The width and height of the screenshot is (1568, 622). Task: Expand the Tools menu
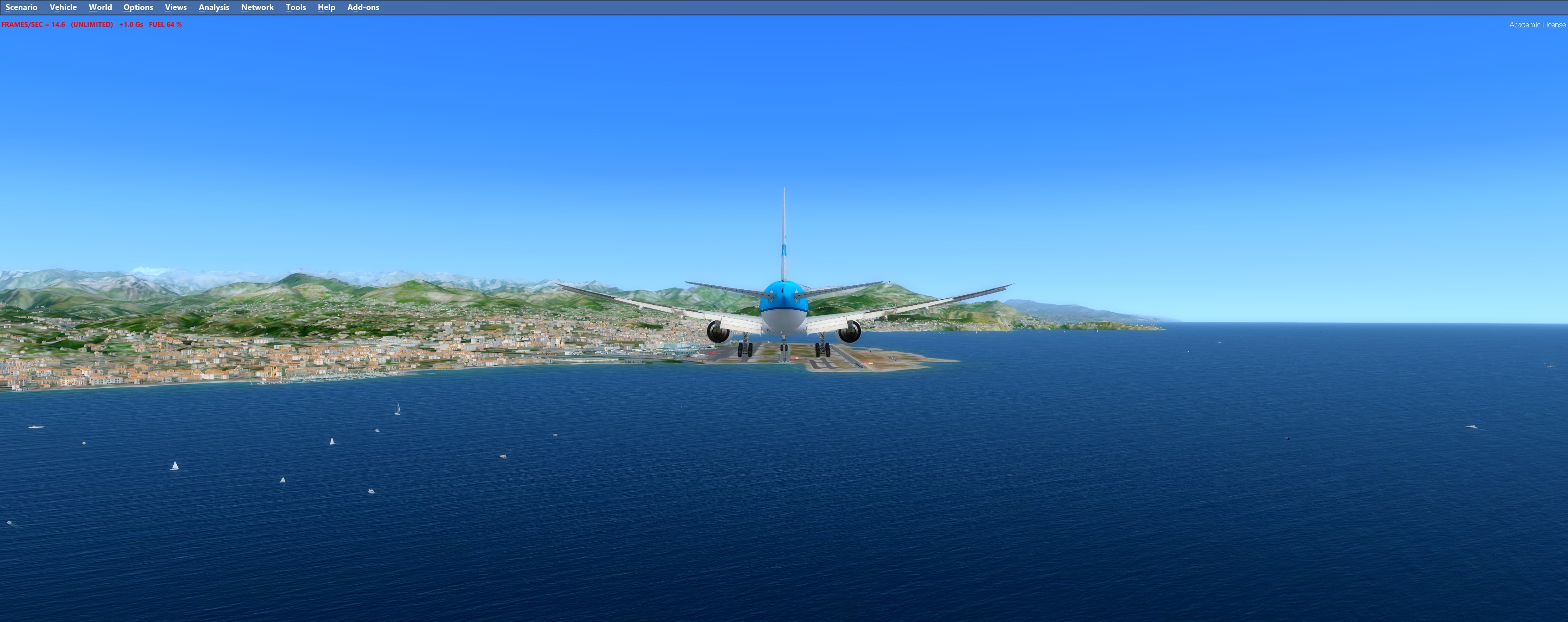point(295,7)
